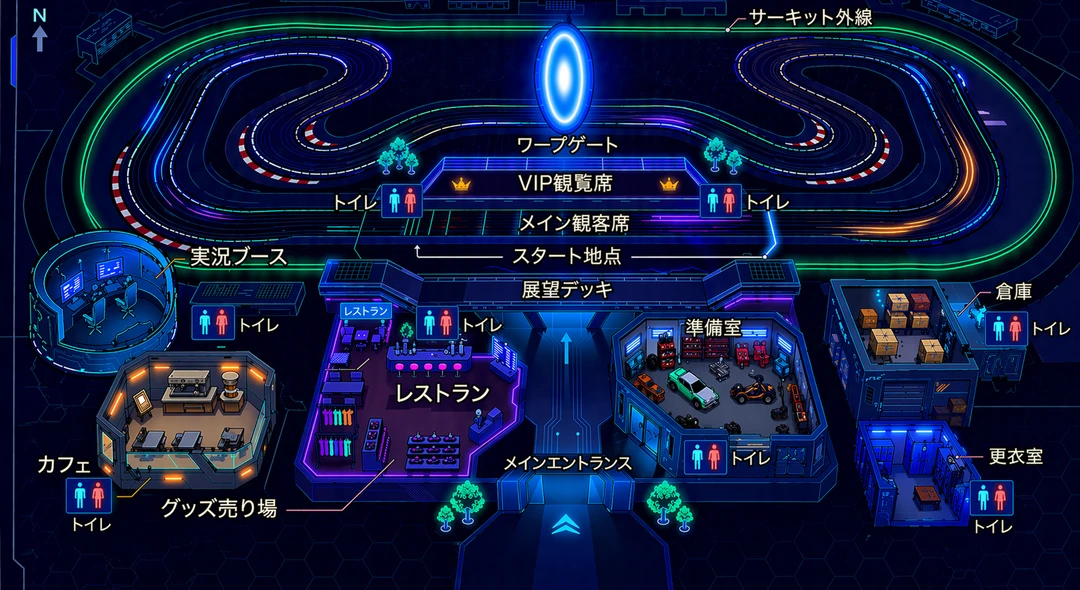This screenshot has width=1080, height=590.
Task: Click the toilet icon under 準備室 garage
Action: 708,457
